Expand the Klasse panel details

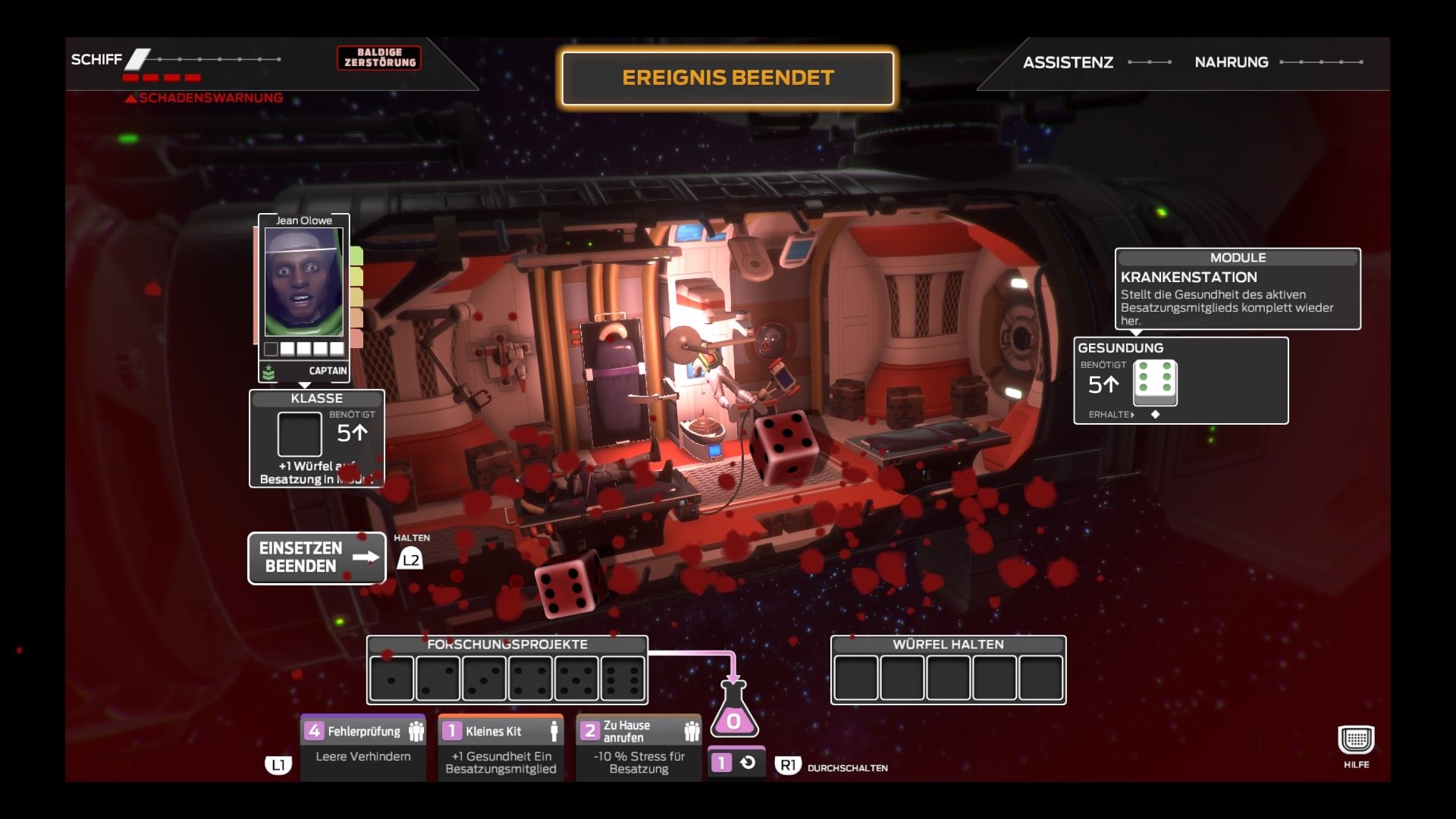click(315, 438)
